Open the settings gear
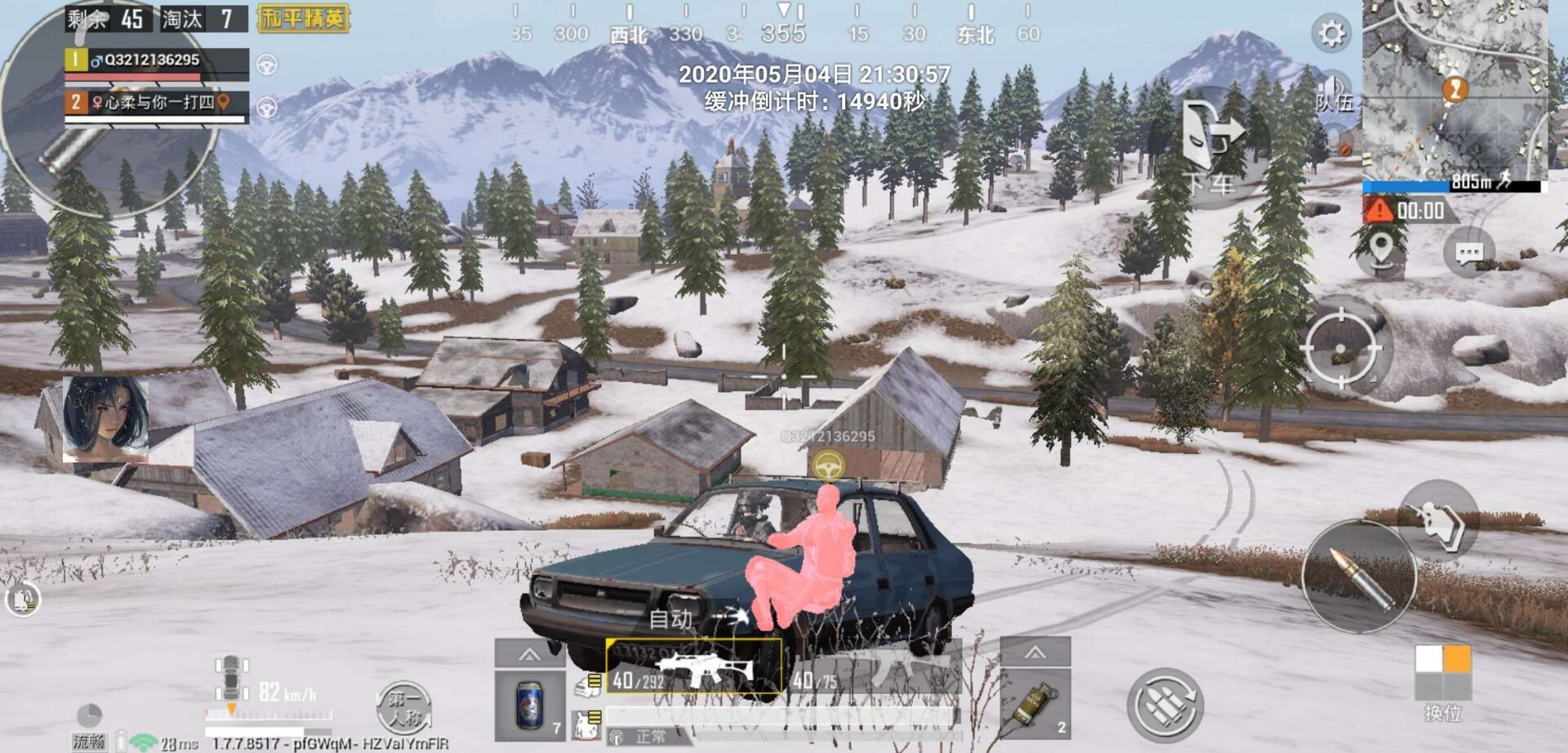Screen dimensions: 1568x753 coord(1331,33)
